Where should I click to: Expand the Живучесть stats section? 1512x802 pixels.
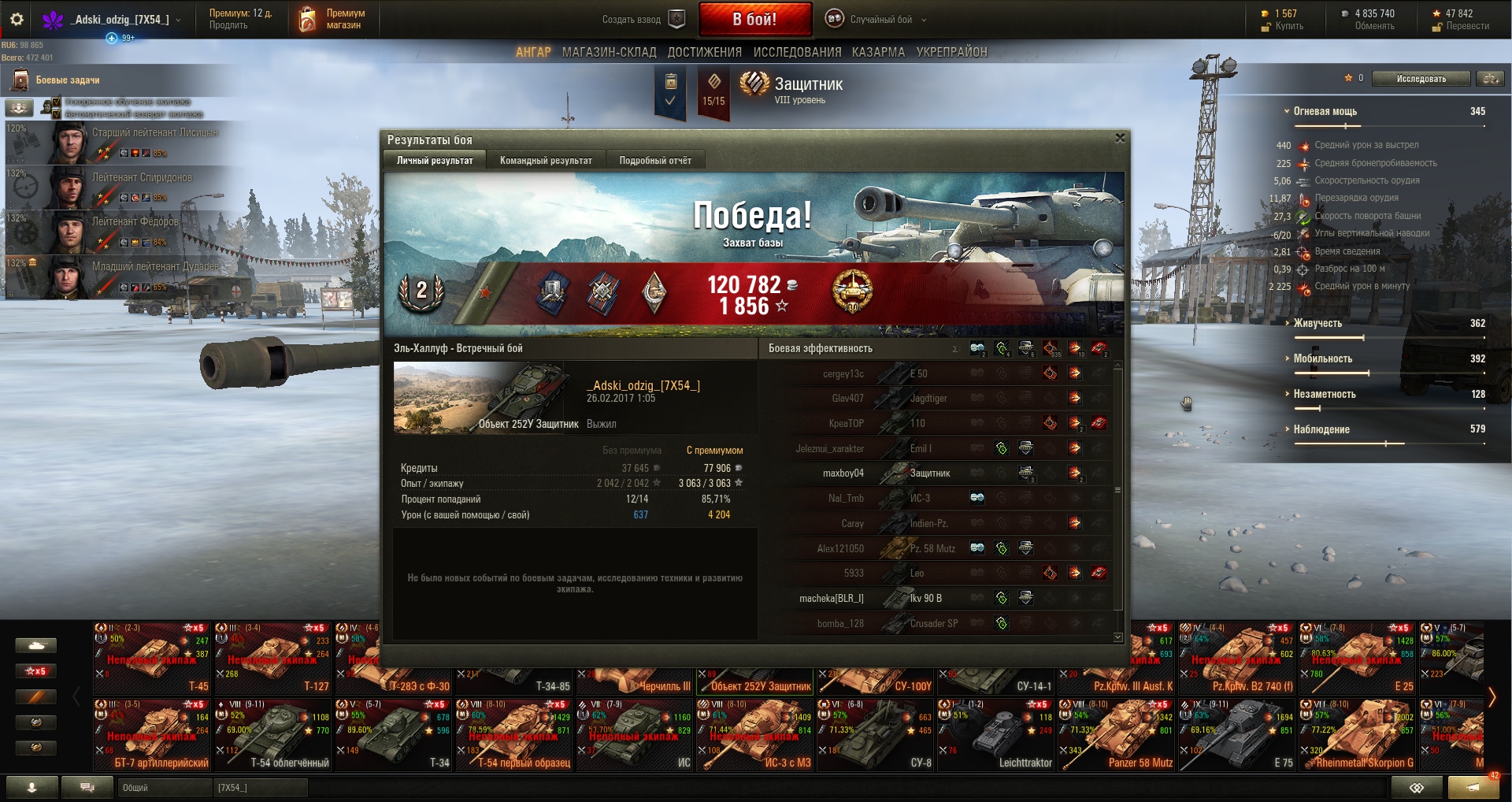pos(1317,323)
